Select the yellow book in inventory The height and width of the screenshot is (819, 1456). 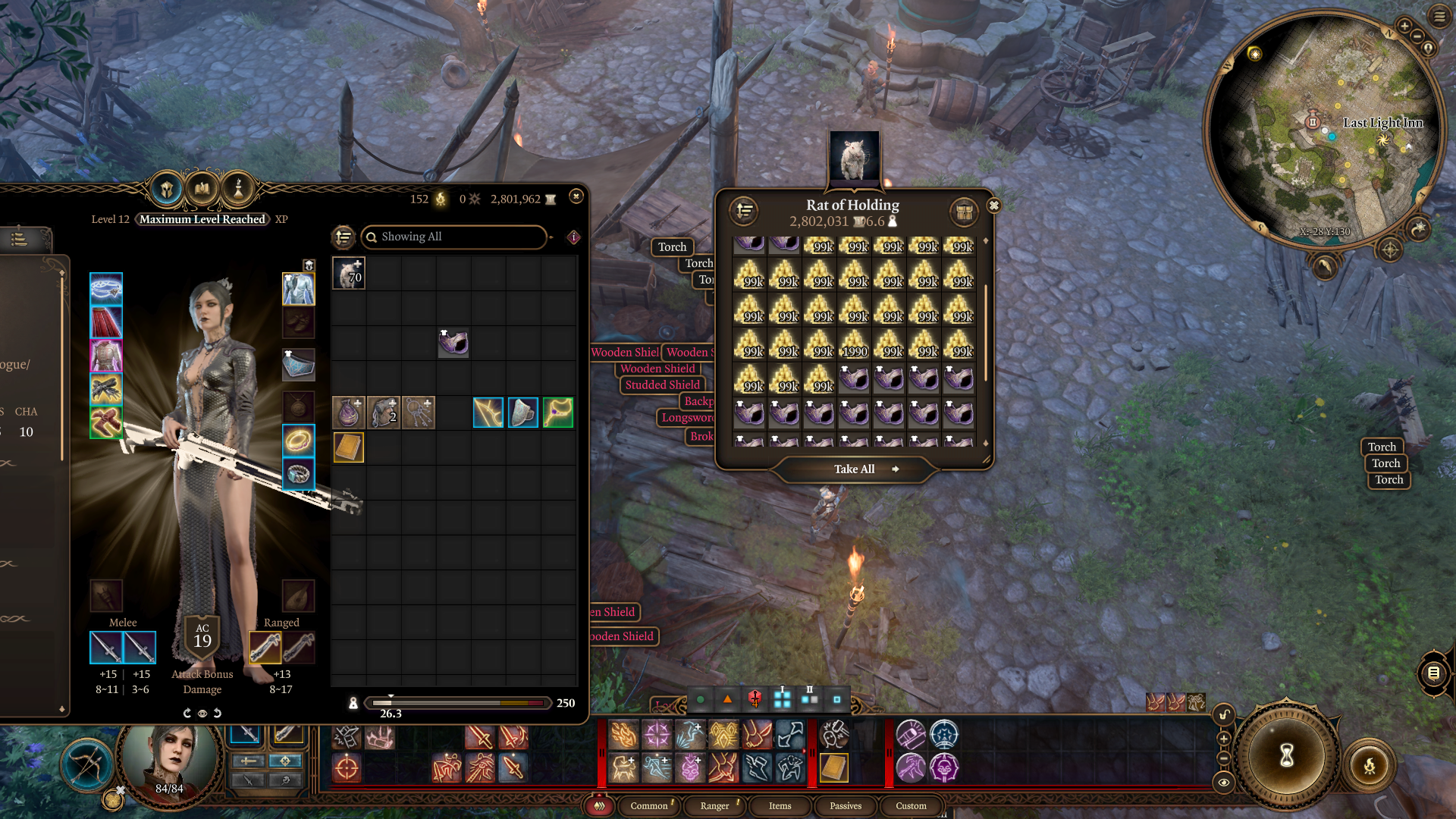pyautogui.click(x=349, y=447)
